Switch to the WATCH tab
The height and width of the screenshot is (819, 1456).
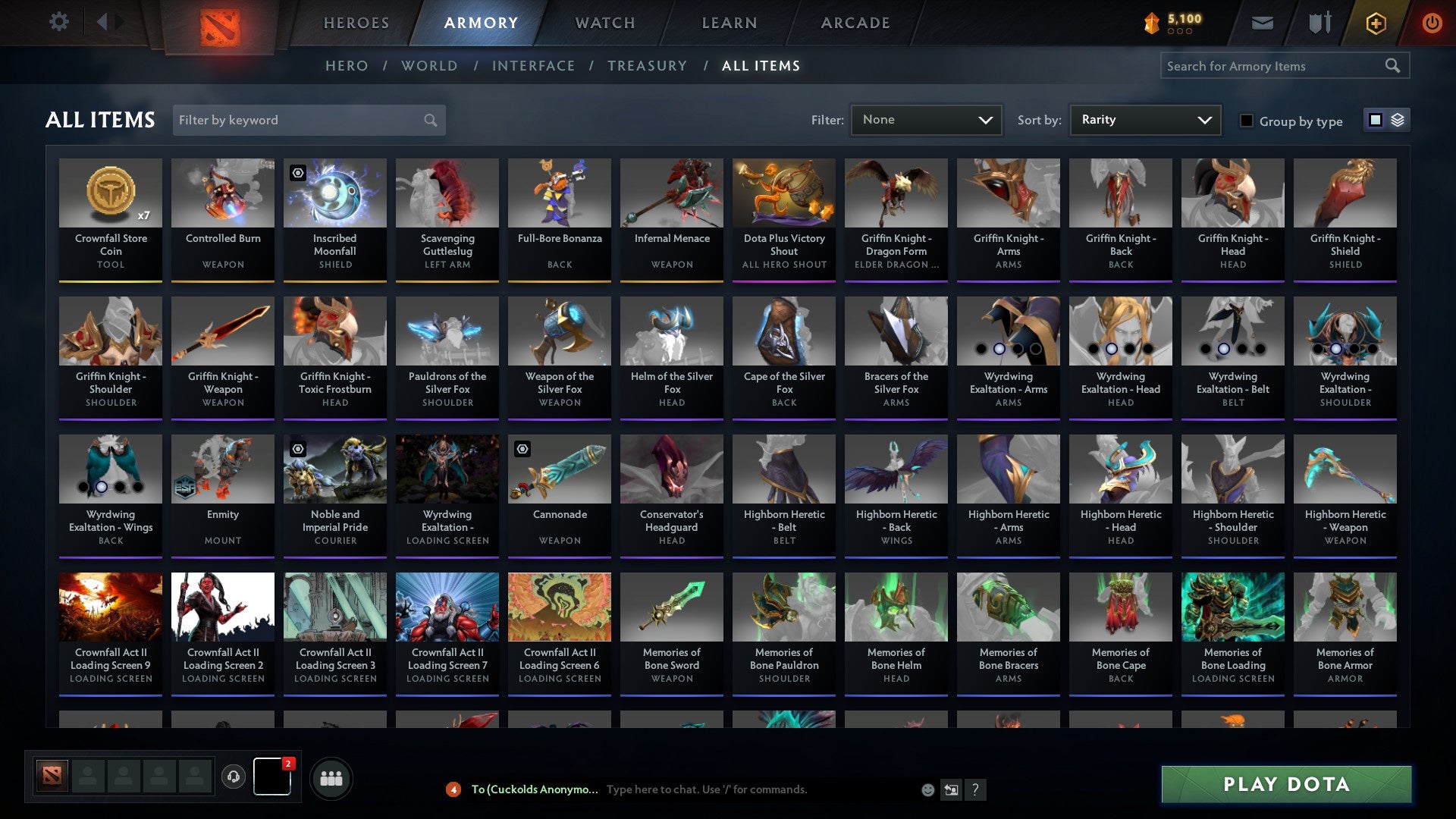604,22
